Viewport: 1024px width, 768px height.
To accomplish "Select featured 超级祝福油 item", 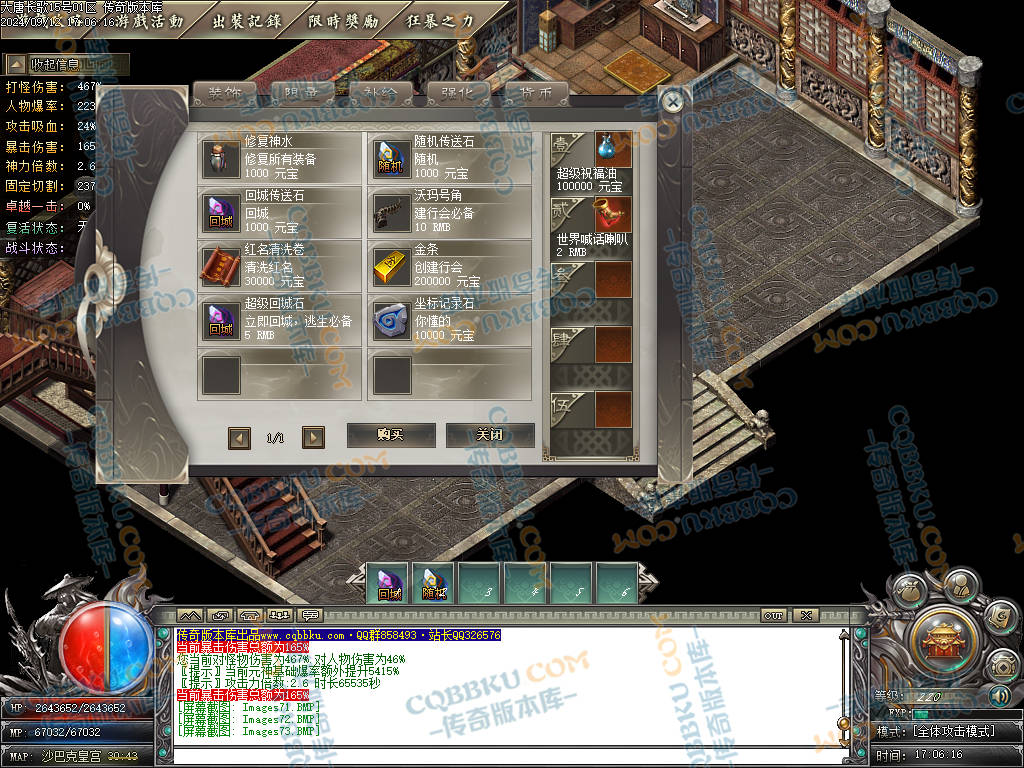I will (x=591, y=162).
